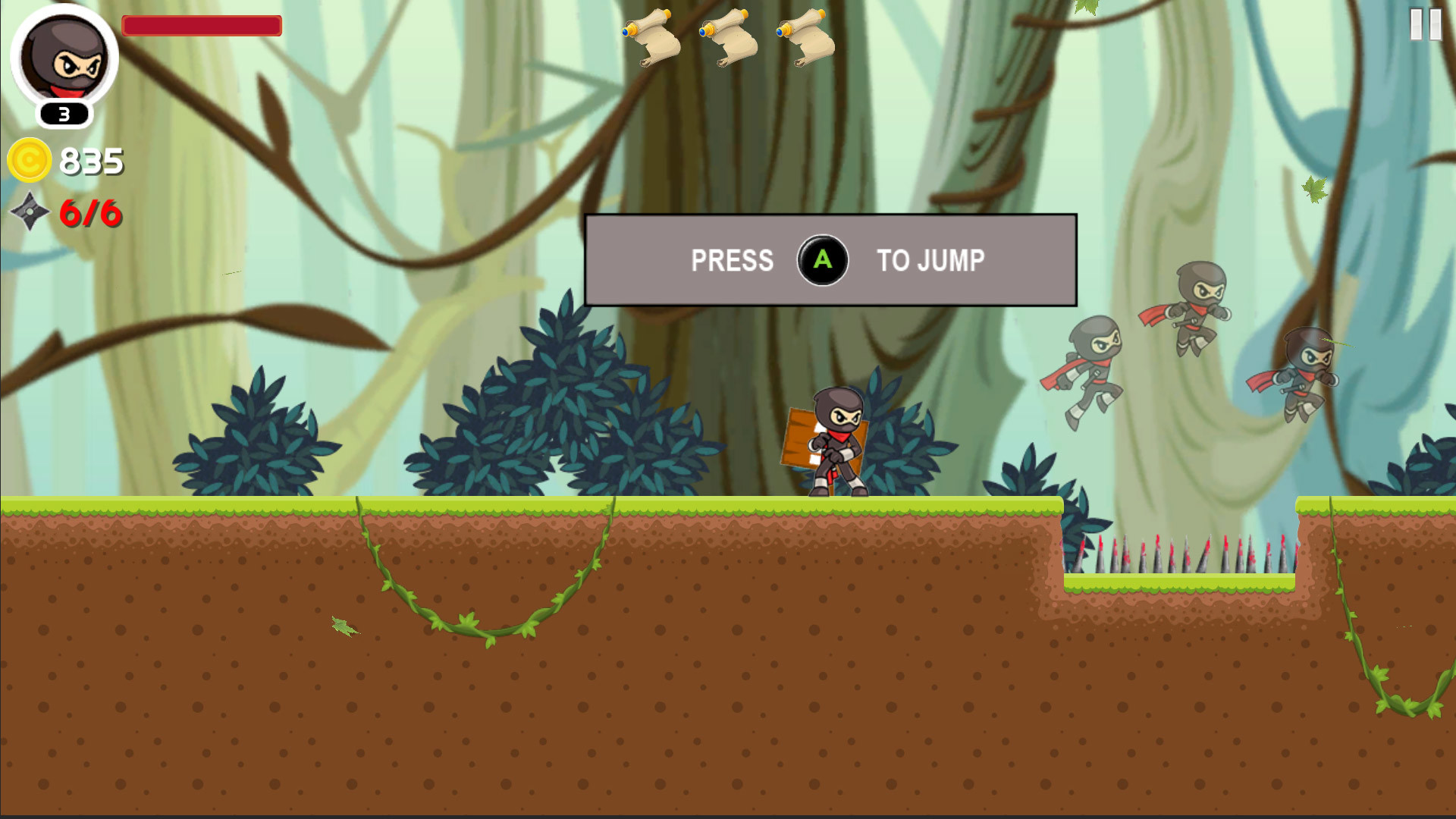Click the green A button in the prompt
Image resolution: width=1456 pixels, height=819 pixels.
(x=824, y=261)
